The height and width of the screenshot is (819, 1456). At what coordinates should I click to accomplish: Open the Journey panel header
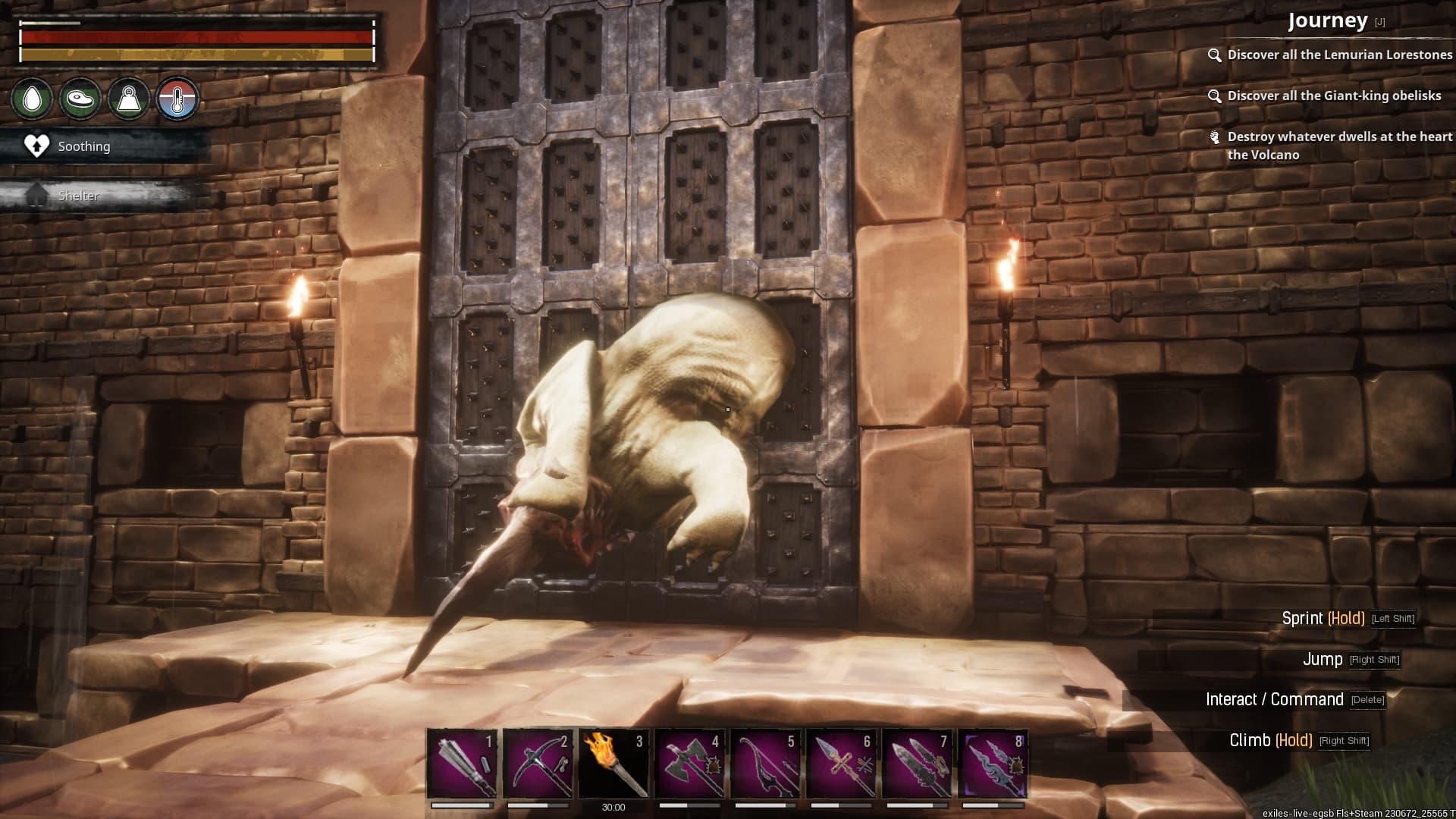pos(1327,20)
